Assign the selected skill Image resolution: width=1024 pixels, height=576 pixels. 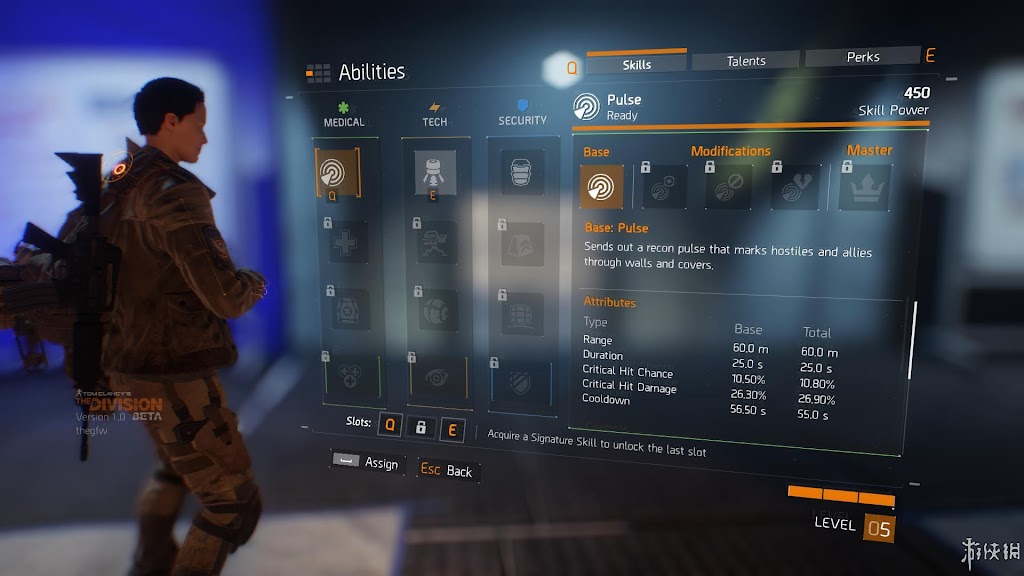367,462
